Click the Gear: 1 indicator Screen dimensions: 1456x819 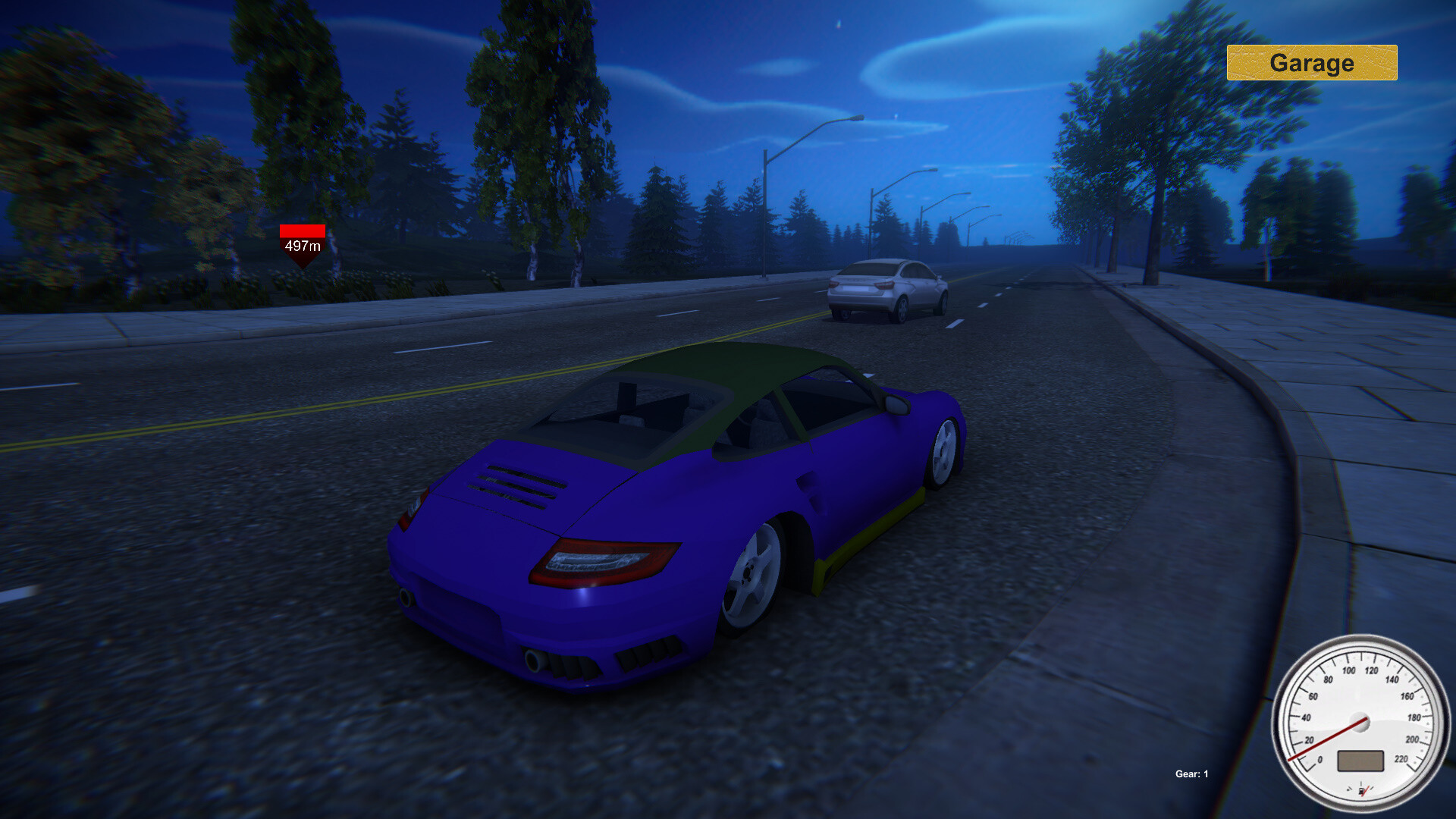tap(1191, 775)
